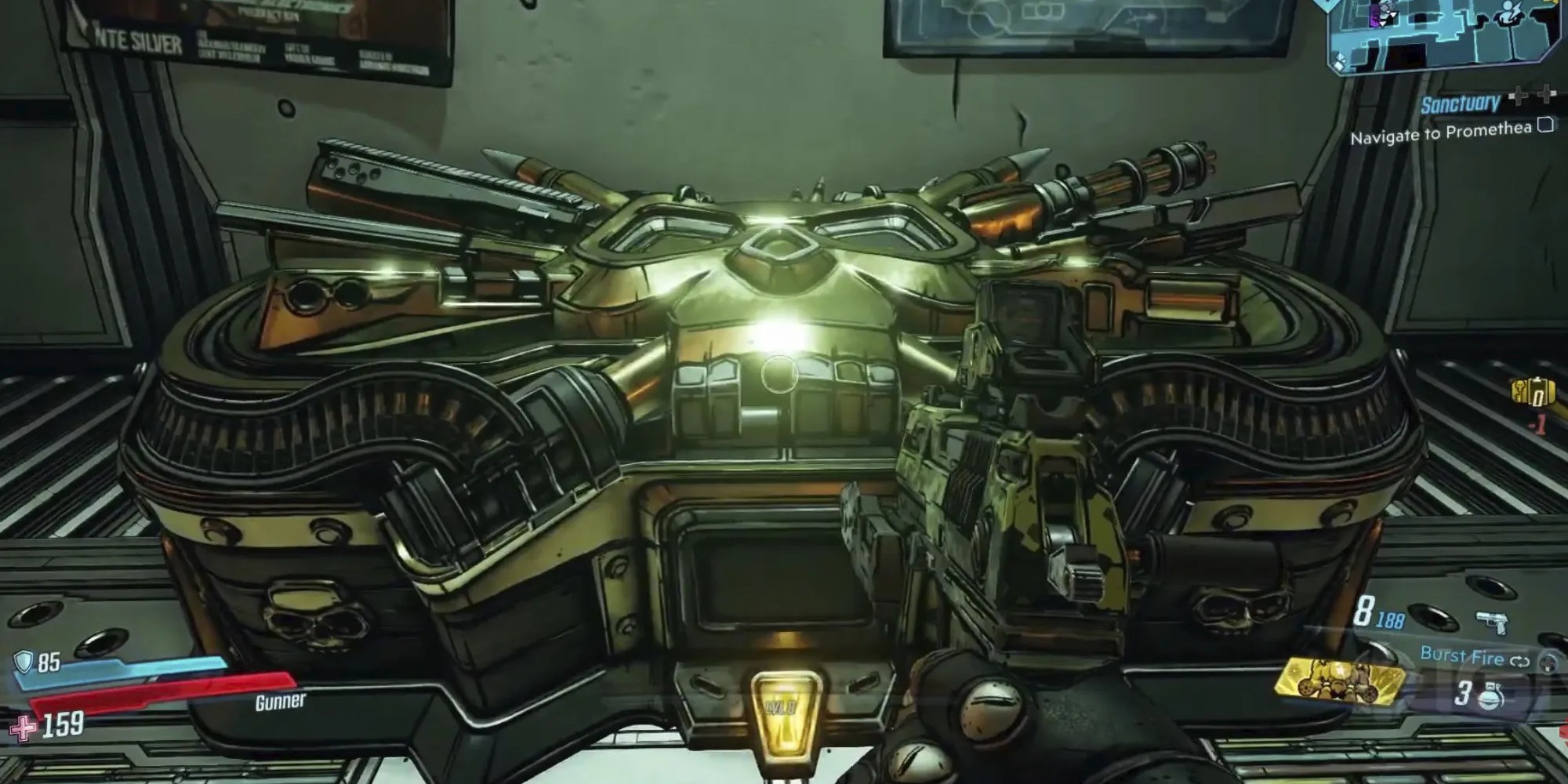This screenshot has height=784, width=1568.
Task: Open the right plus expander beside Sanctuary
Action: point(1546,94)
